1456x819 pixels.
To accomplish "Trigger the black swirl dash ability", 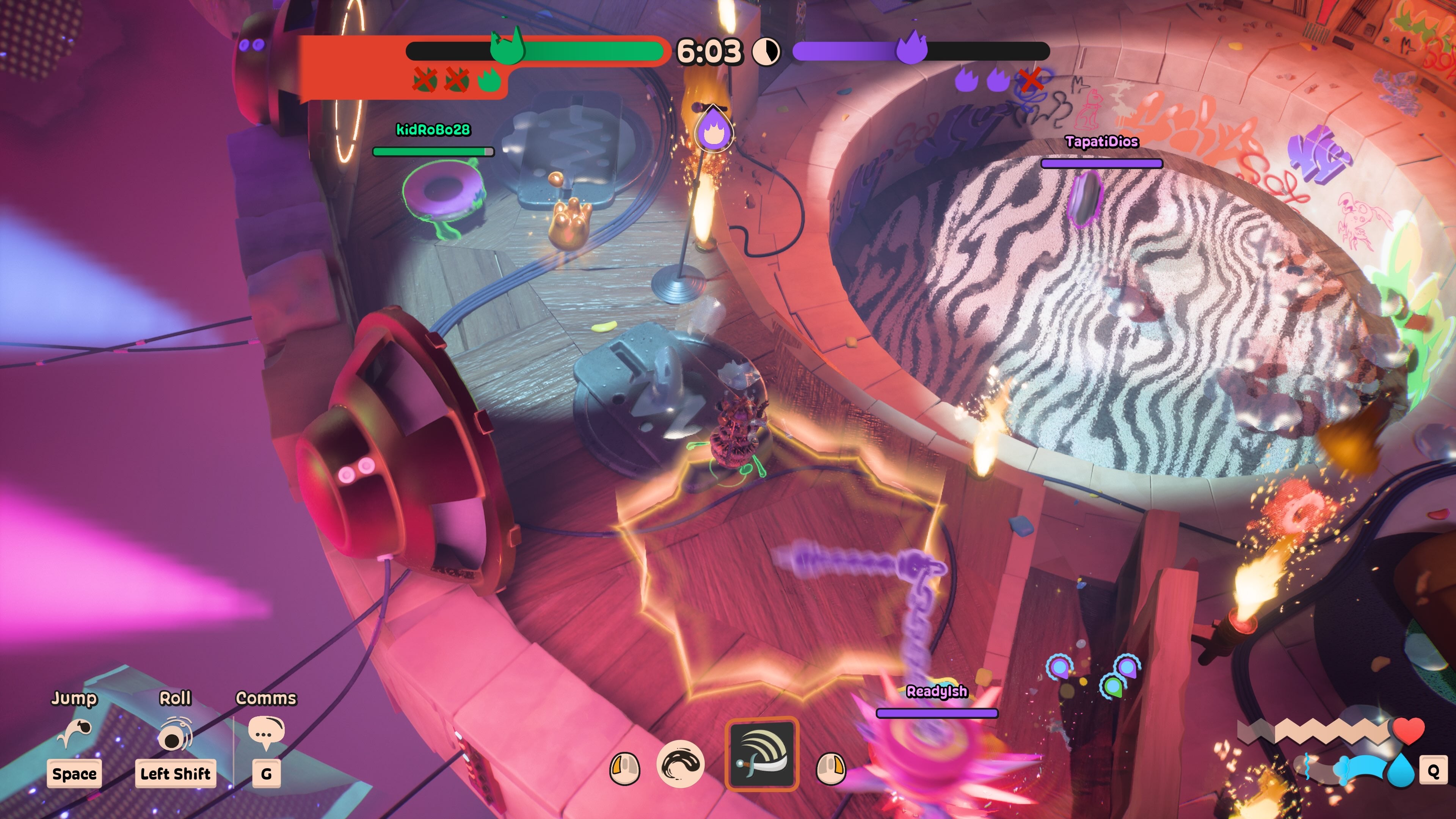I will (681, 764).
